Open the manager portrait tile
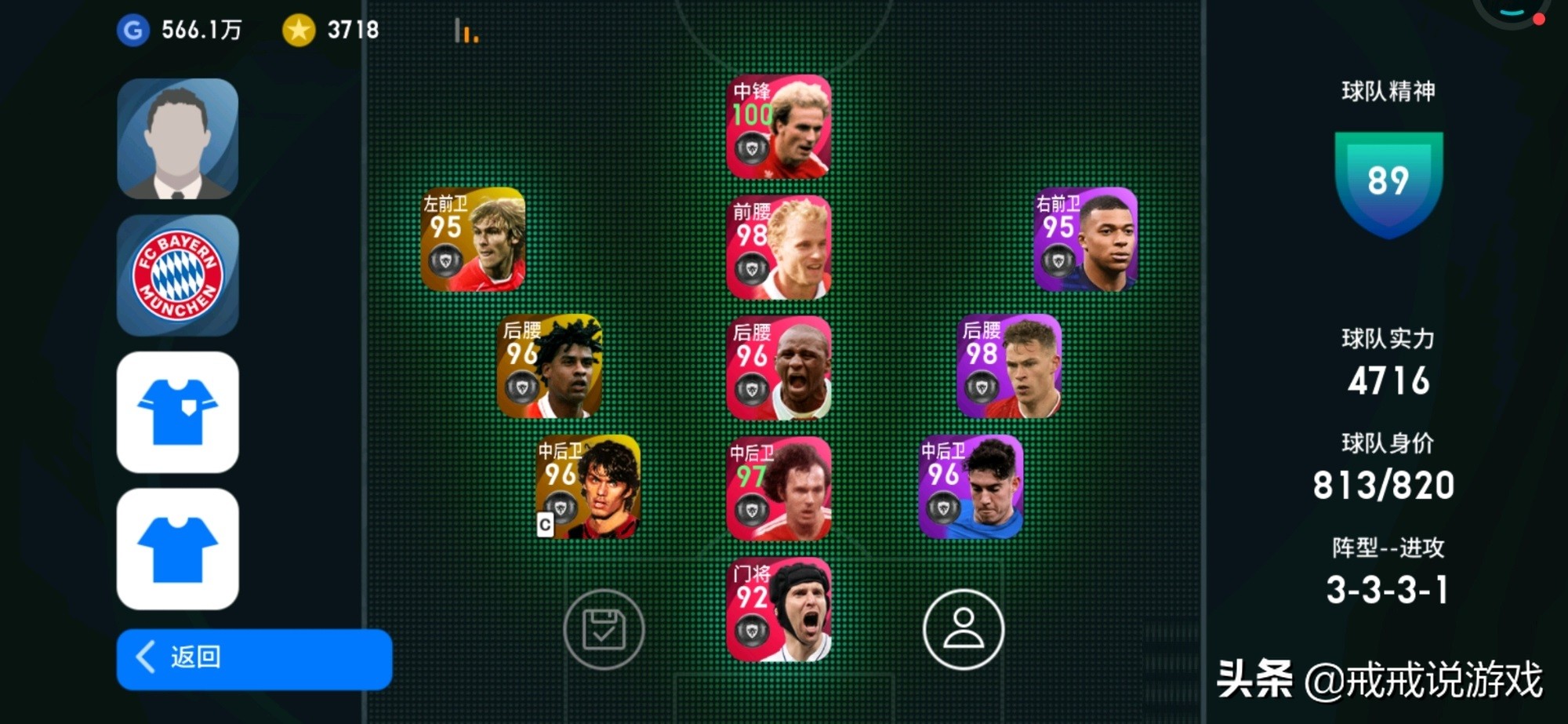This screenshot has height=724, width=1568. point(178,138)
